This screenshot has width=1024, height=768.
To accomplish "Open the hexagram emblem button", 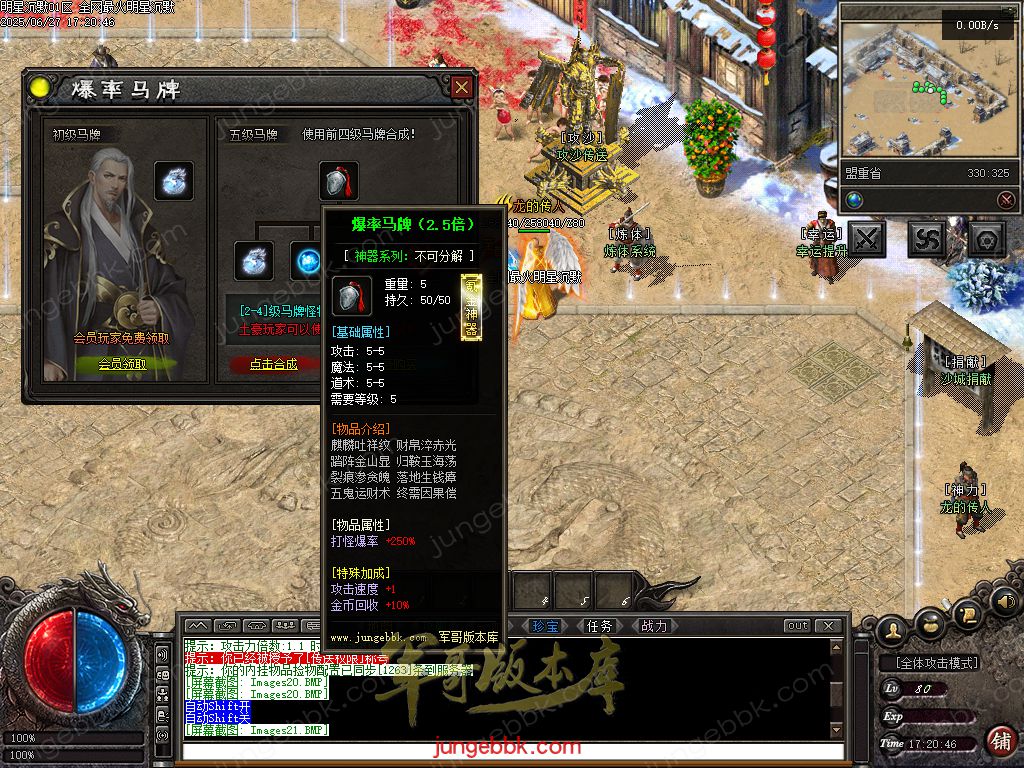I will (x=987, y=239).
